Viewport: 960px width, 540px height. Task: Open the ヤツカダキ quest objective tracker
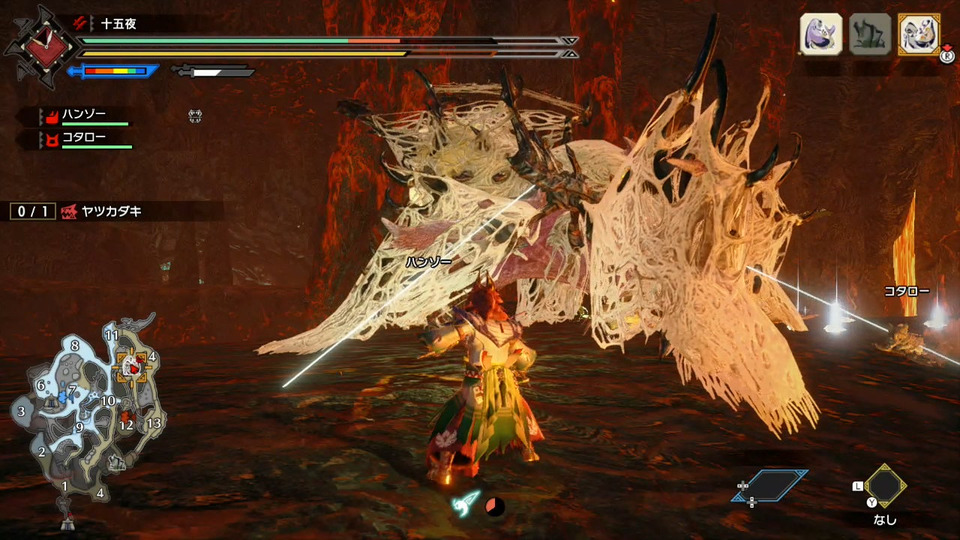pos(116,211)
